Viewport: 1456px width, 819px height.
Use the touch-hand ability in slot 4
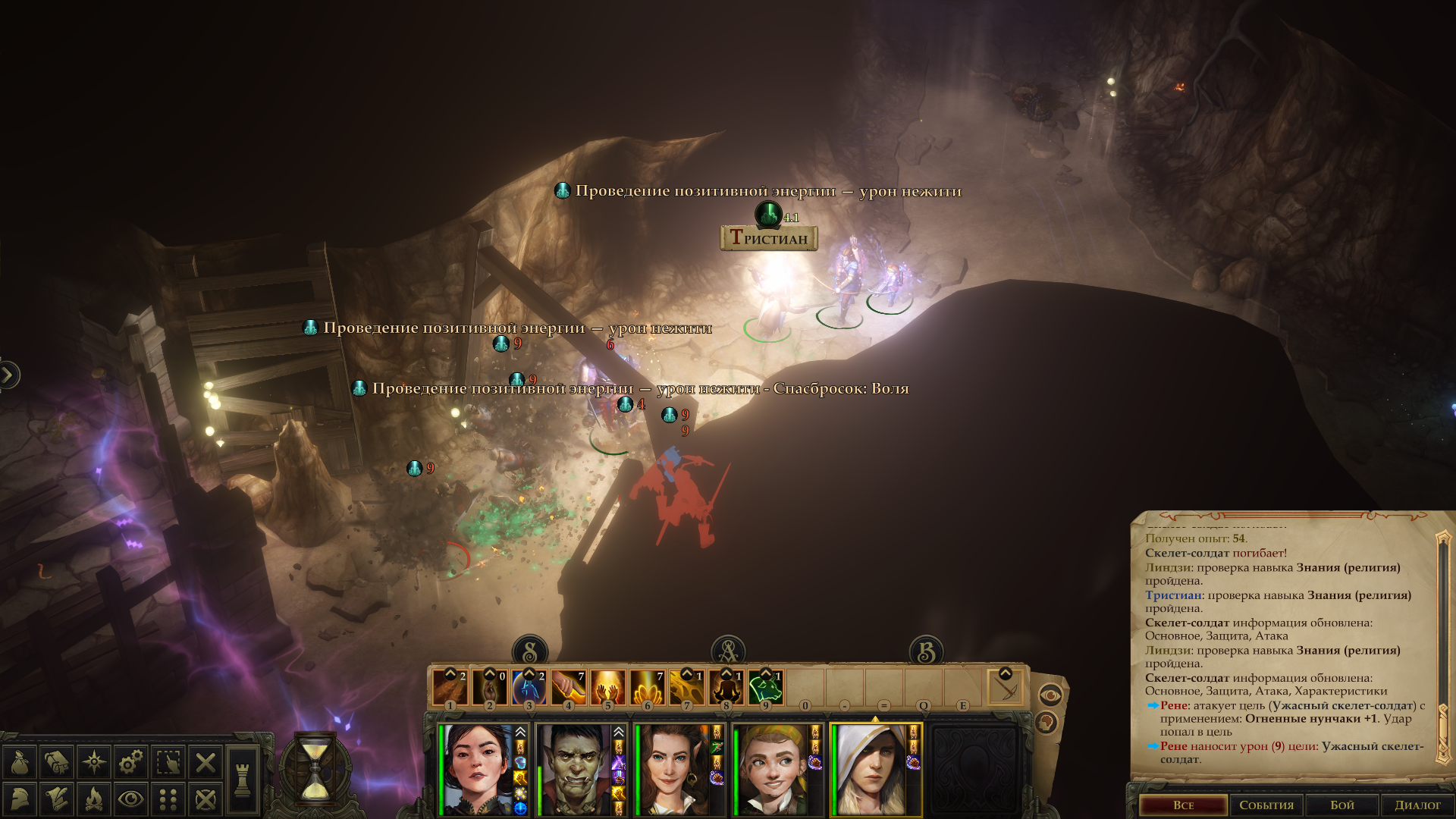pyautogui.click(x=568, y=688)
